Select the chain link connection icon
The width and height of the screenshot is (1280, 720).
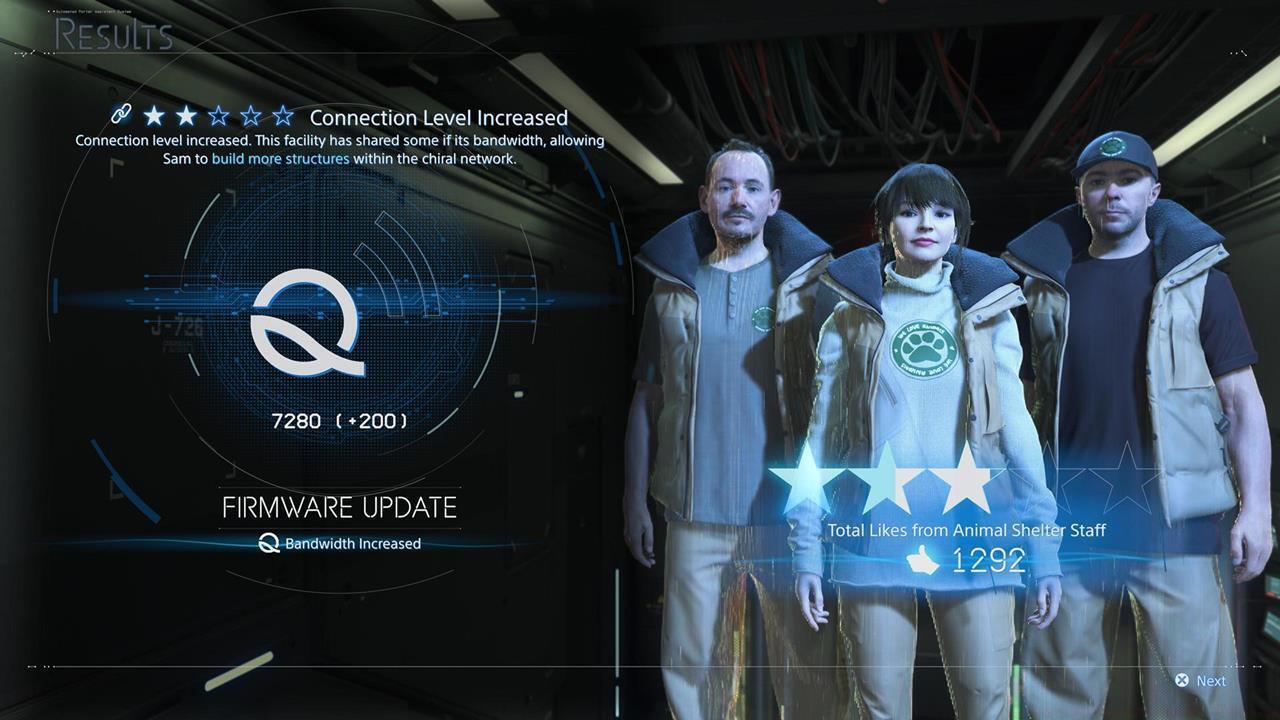point(122,115)
